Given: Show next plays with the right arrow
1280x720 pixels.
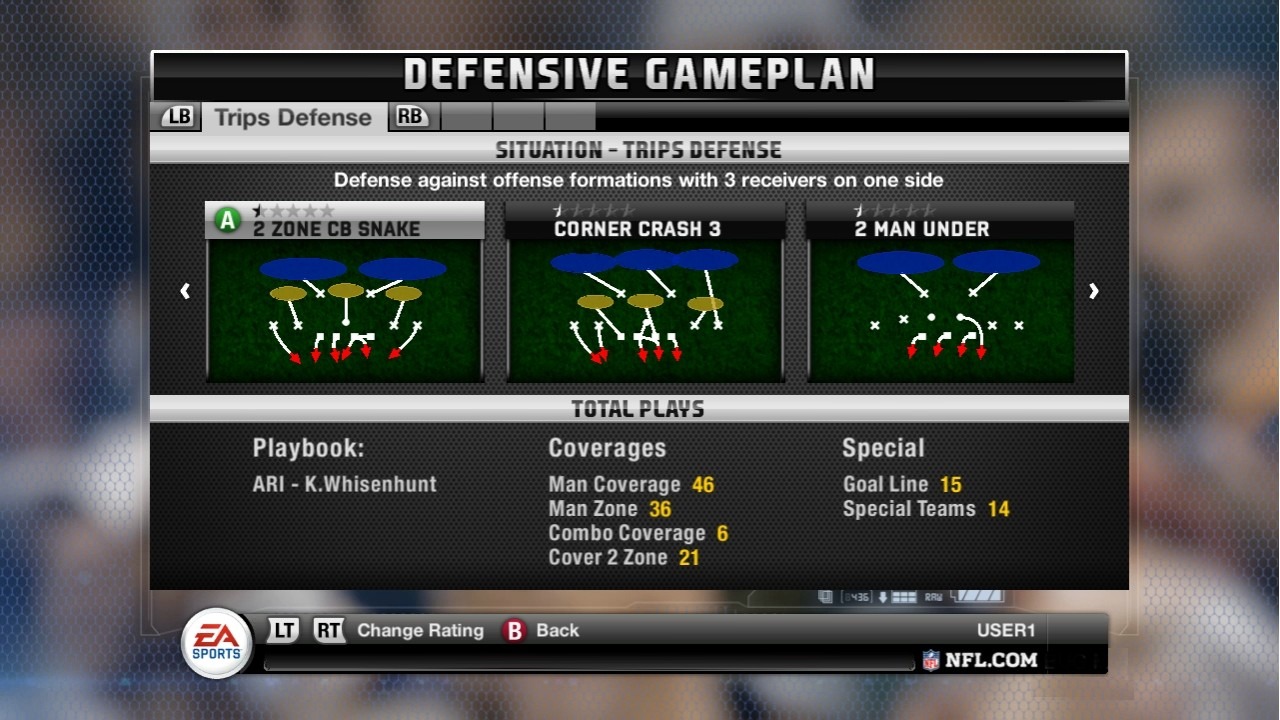Looking at the screenshot, I should pos(1094,291).
